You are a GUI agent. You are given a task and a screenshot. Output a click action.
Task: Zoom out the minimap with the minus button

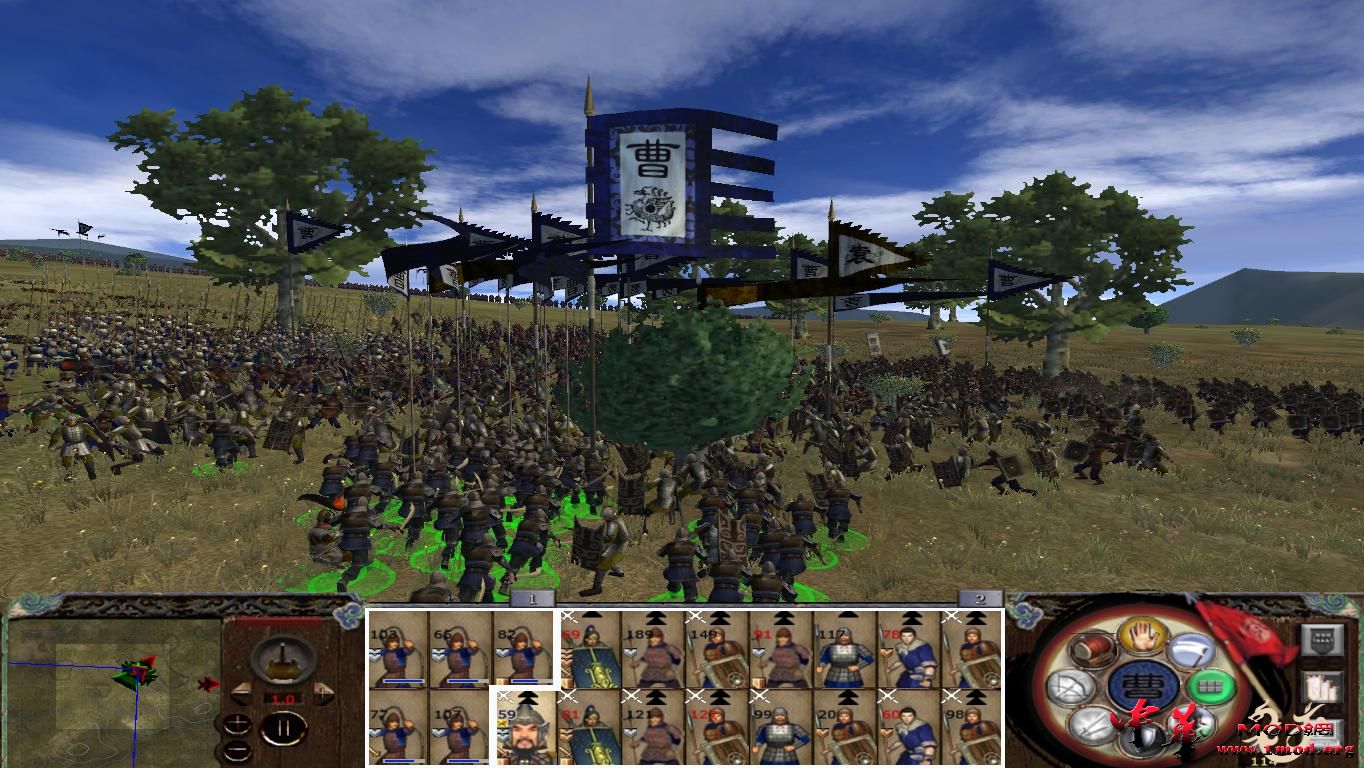click(x=239, y=750)
